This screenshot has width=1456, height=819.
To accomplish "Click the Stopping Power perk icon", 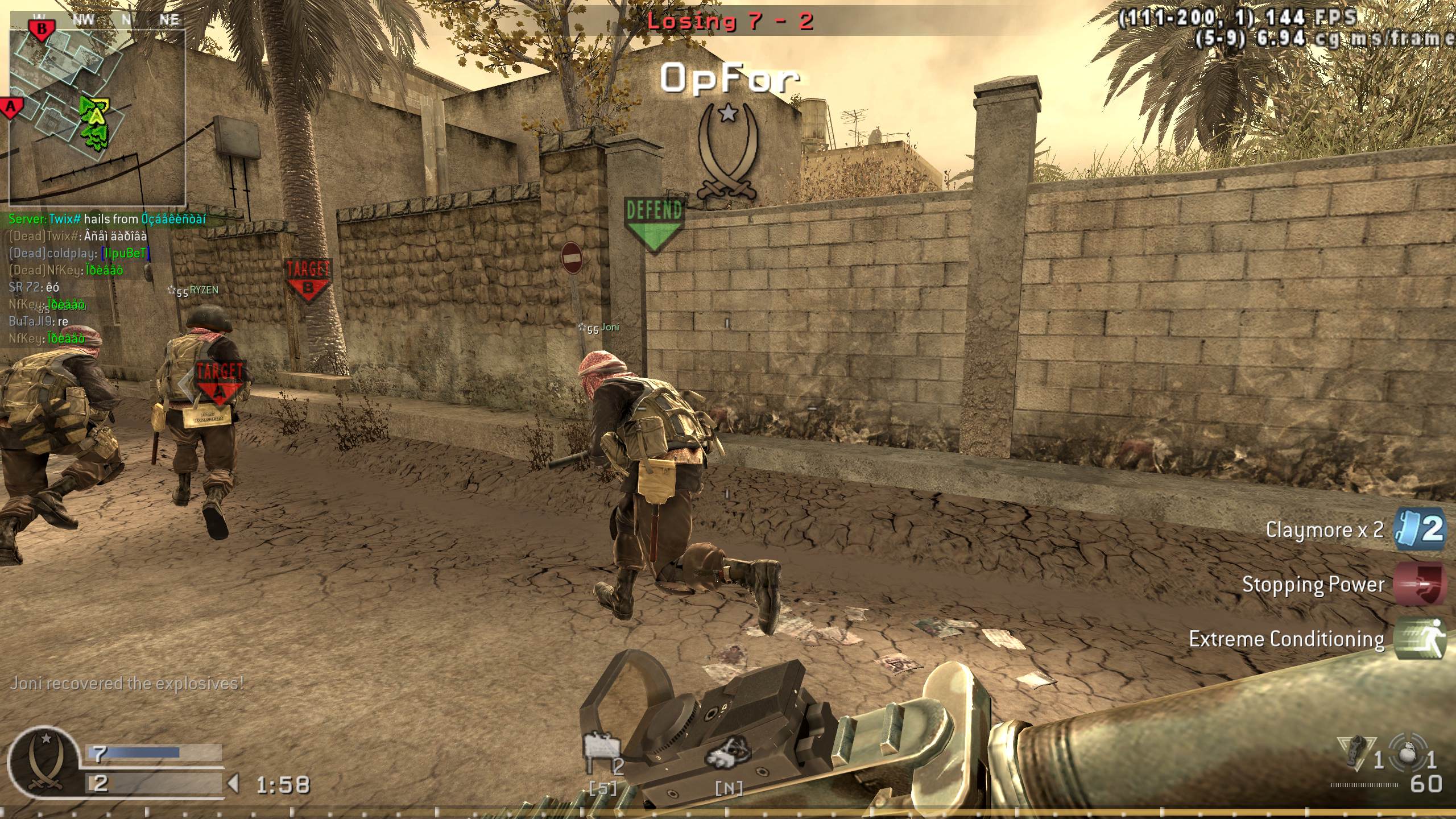I will click(x=1420, y=584).
